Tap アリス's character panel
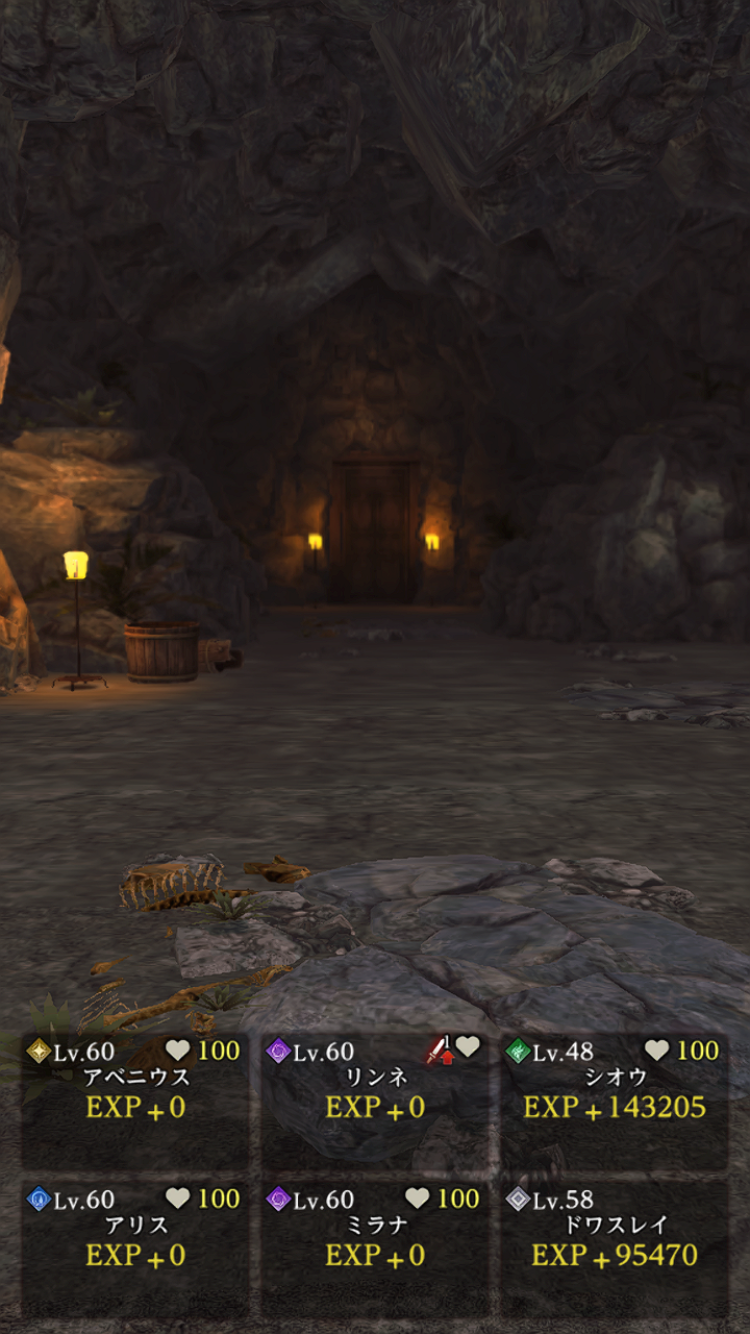 click(135, 1247)
